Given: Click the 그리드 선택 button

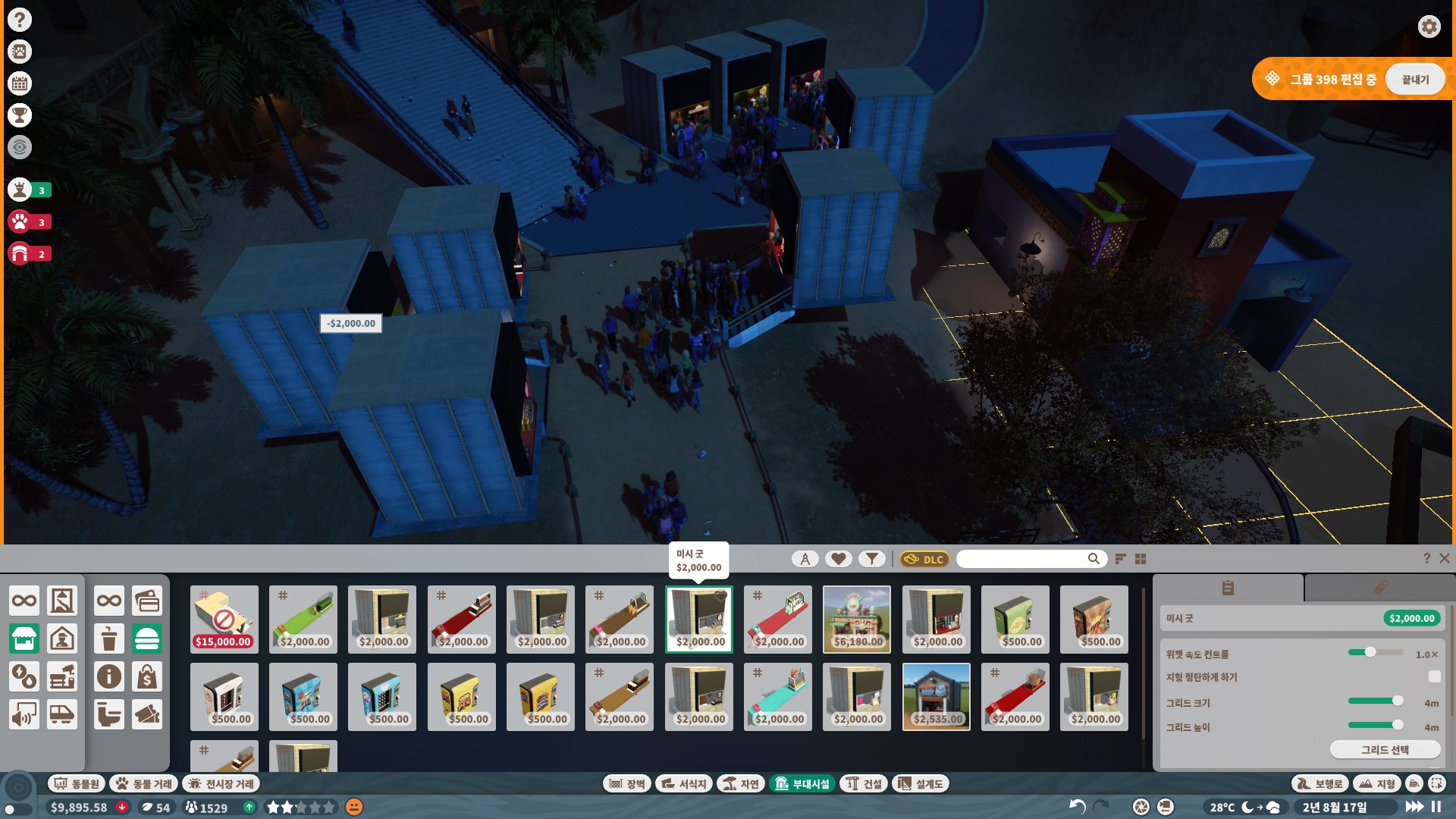Looking at the screenshot, I should click(1385, 750).
